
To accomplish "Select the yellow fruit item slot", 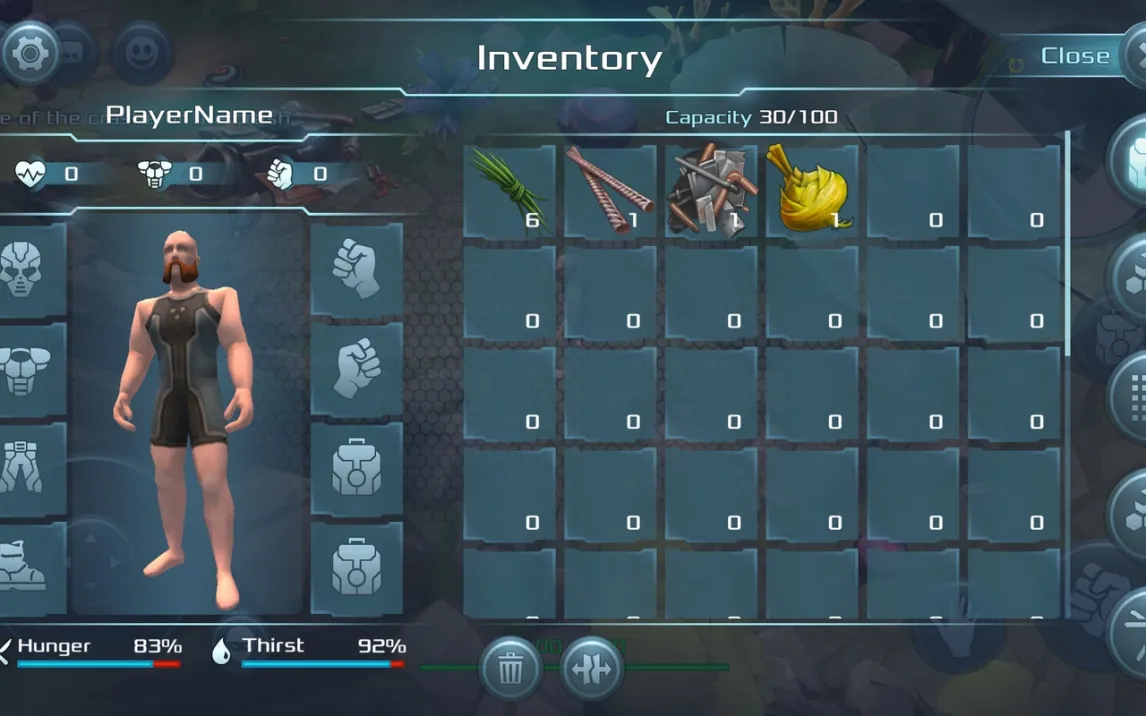I will point(811,190).
